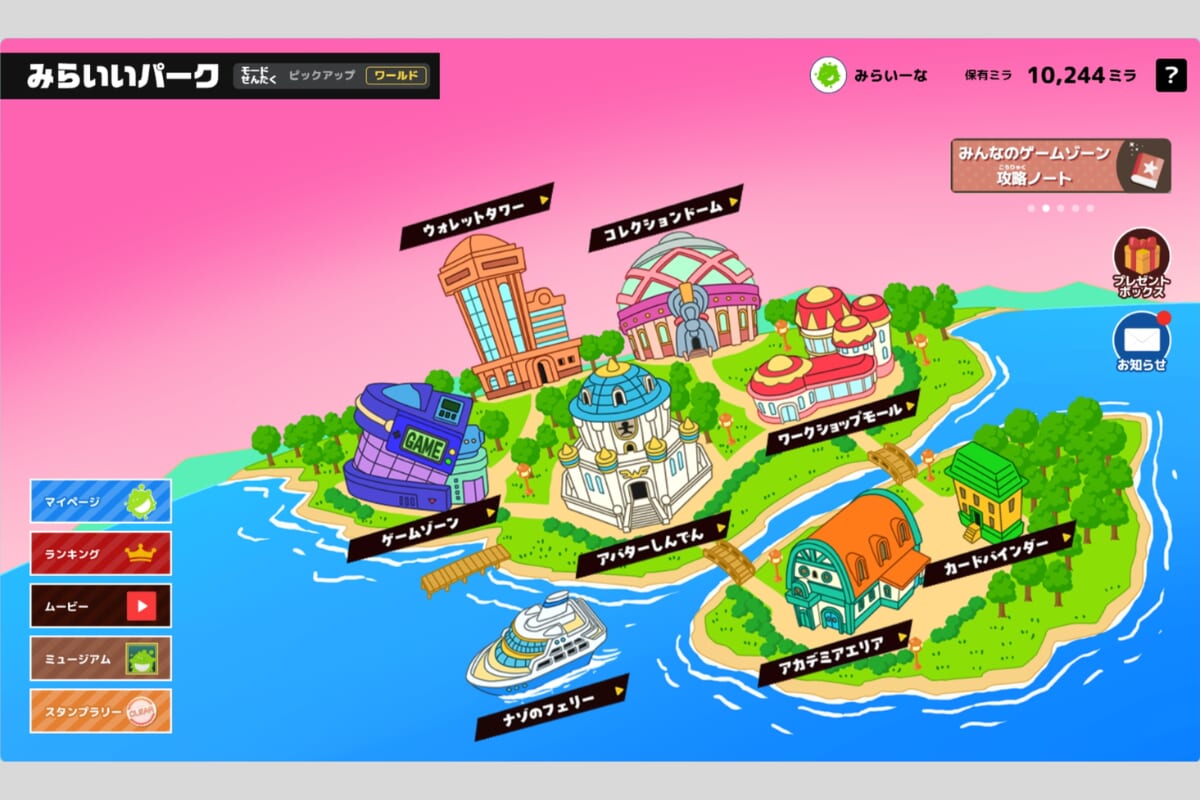This screenshot has height=800, width=1200.
Task: Open the みらいーな user profile
Action: 870,76
